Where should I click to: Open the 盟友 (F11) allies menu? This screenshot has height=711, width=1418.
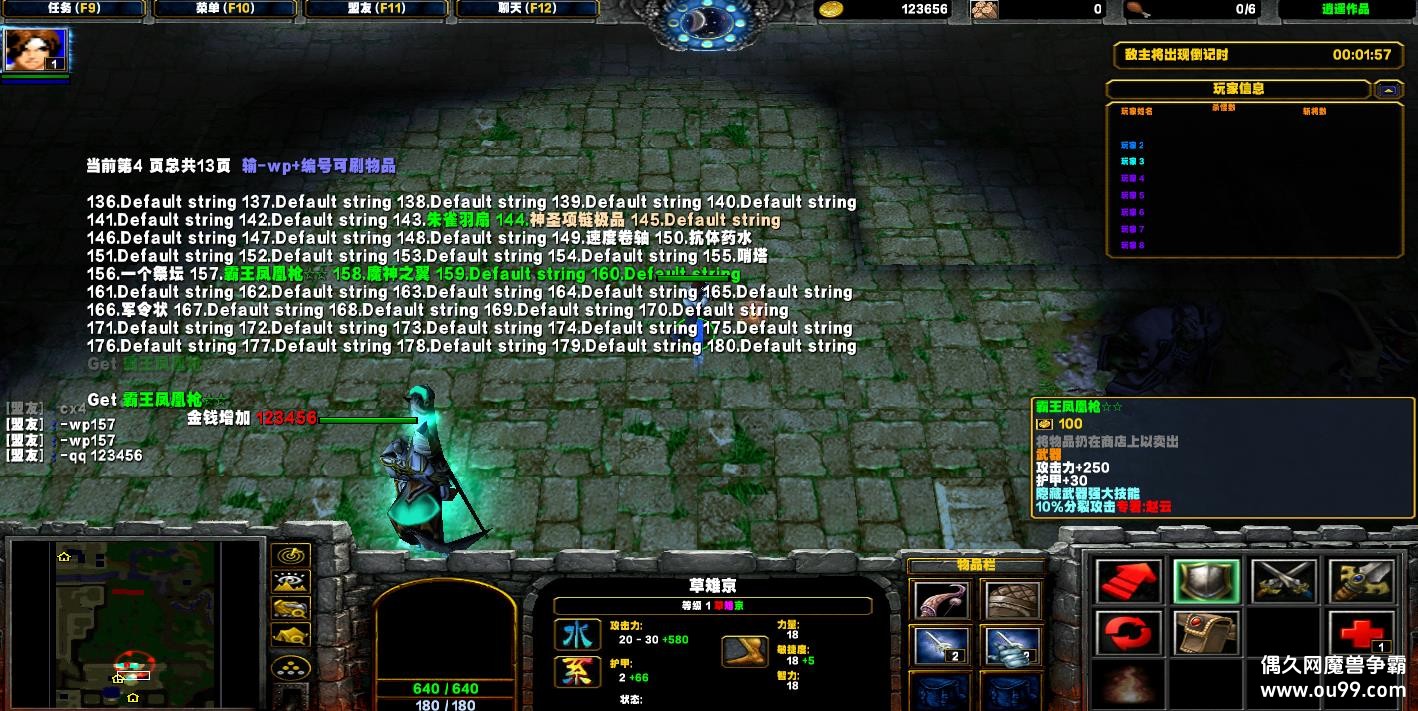click(x=376, y=9)
